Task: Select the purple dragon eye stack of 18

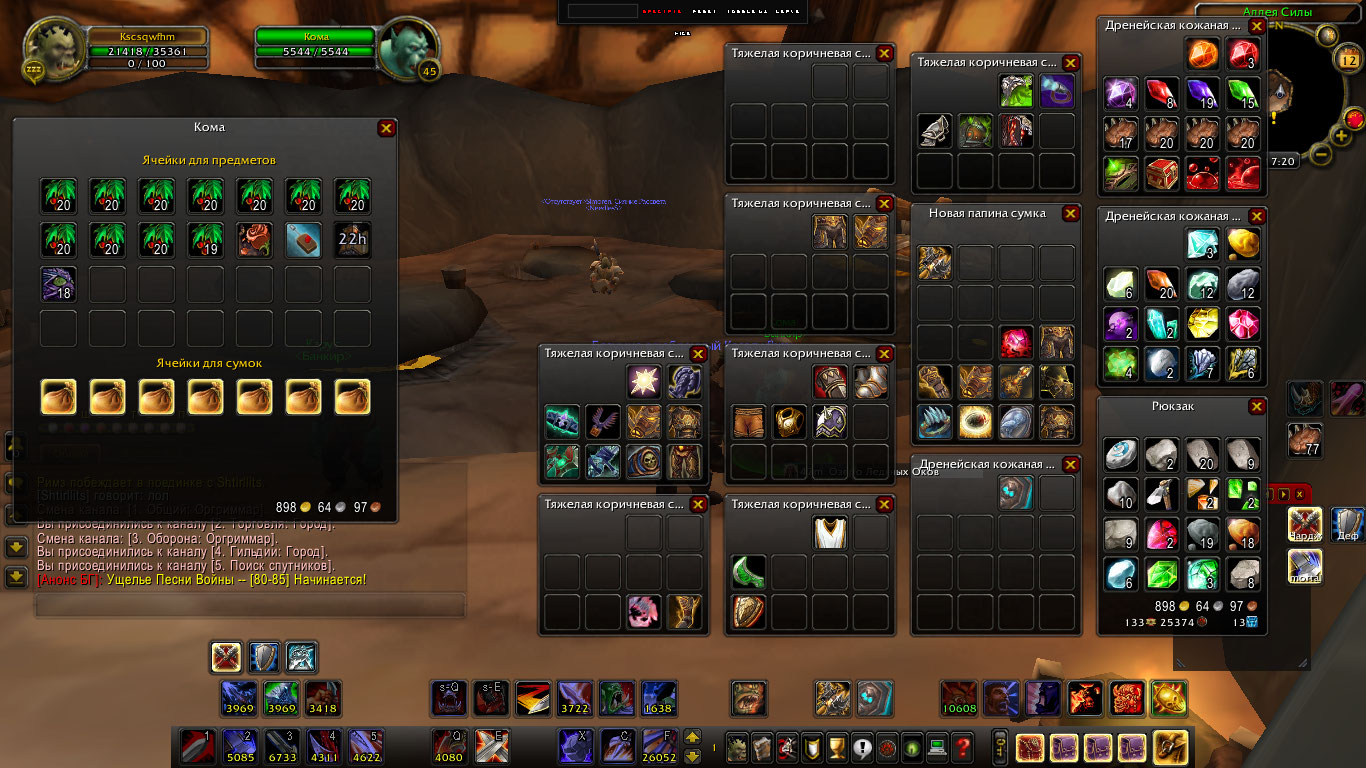Action: (58, 284)
